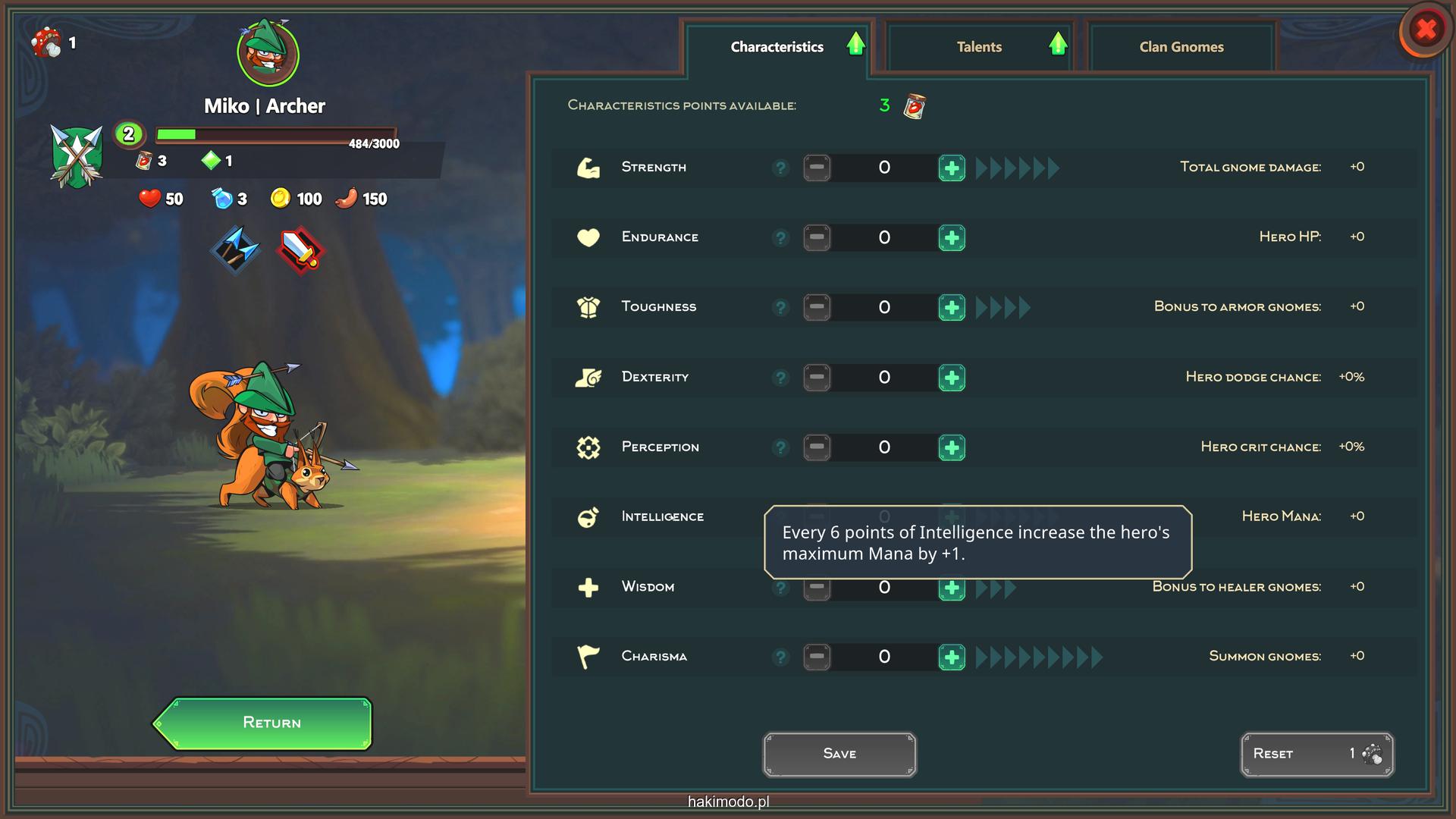Decrease Strength with the minus button

pos(817,168)
